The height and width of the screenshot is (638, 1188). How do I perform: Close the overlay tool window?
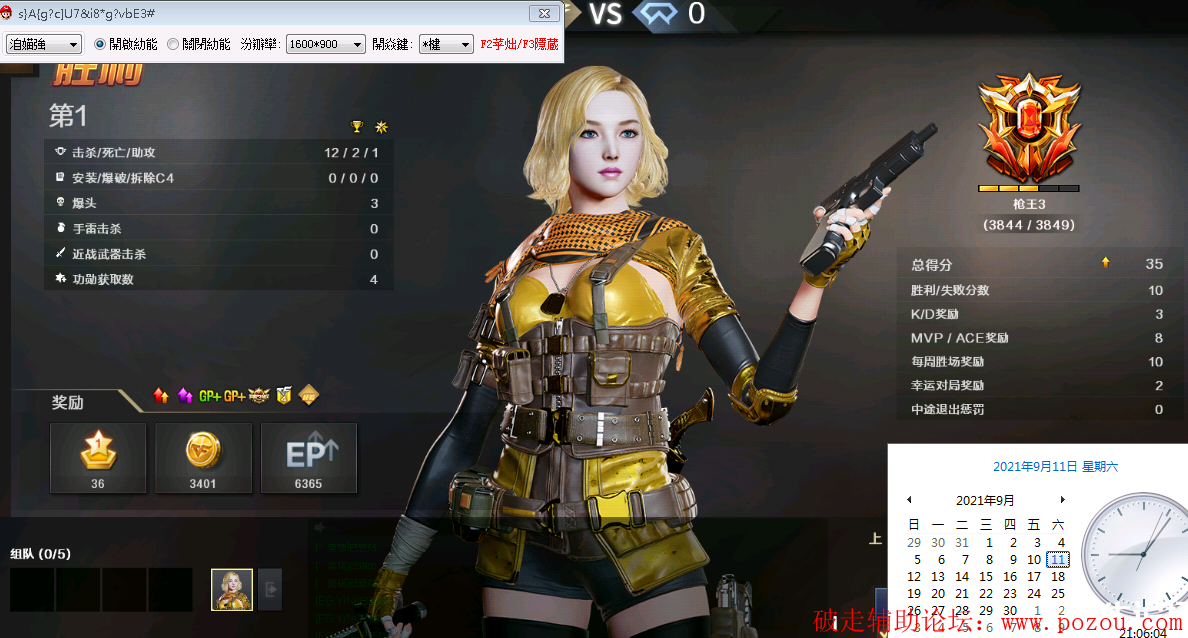pos(543,13)
